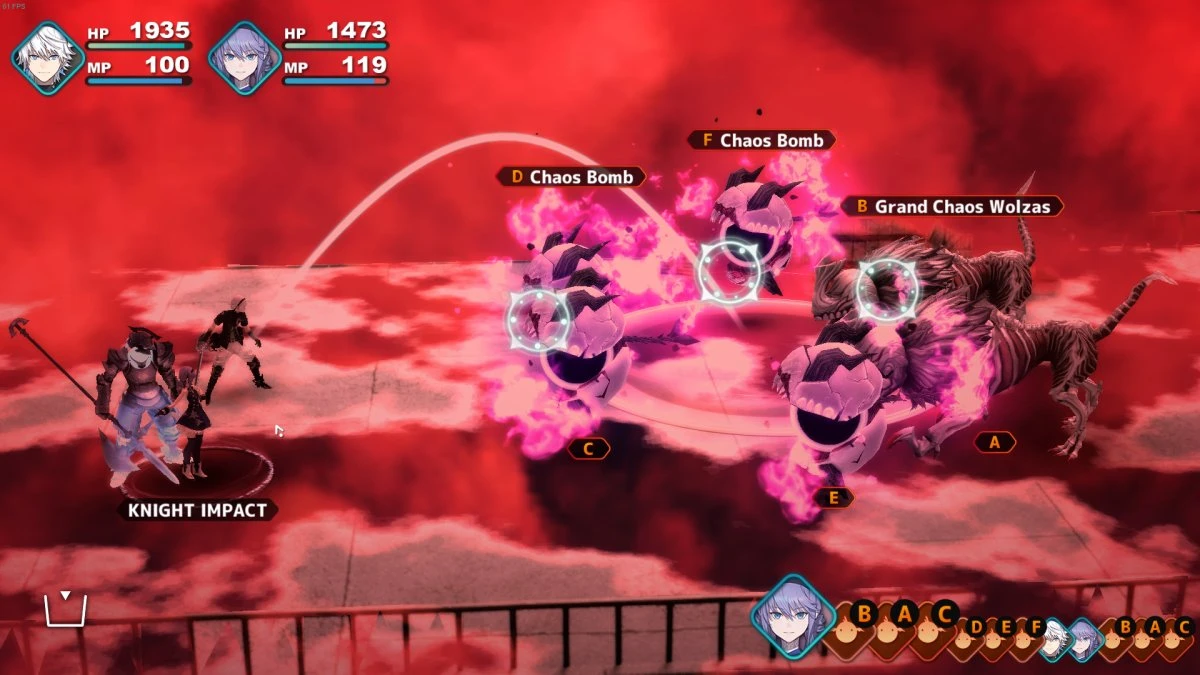Click the white-haired hero icon in the turn order
Image resolution: width=1200 pixels, height=675 pixels.
click(1051, 639)
